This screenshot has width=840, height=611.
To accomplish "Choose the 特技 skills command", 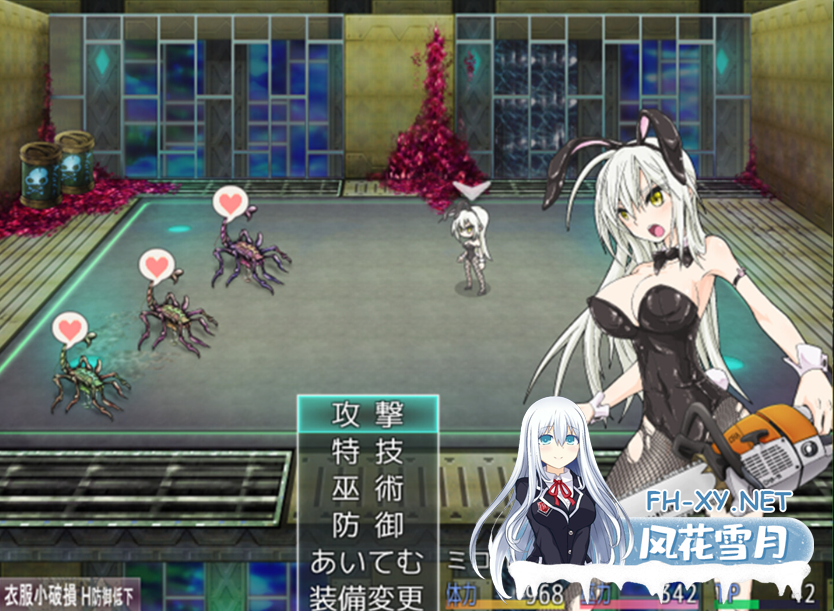I will click(x=367, y=450).
